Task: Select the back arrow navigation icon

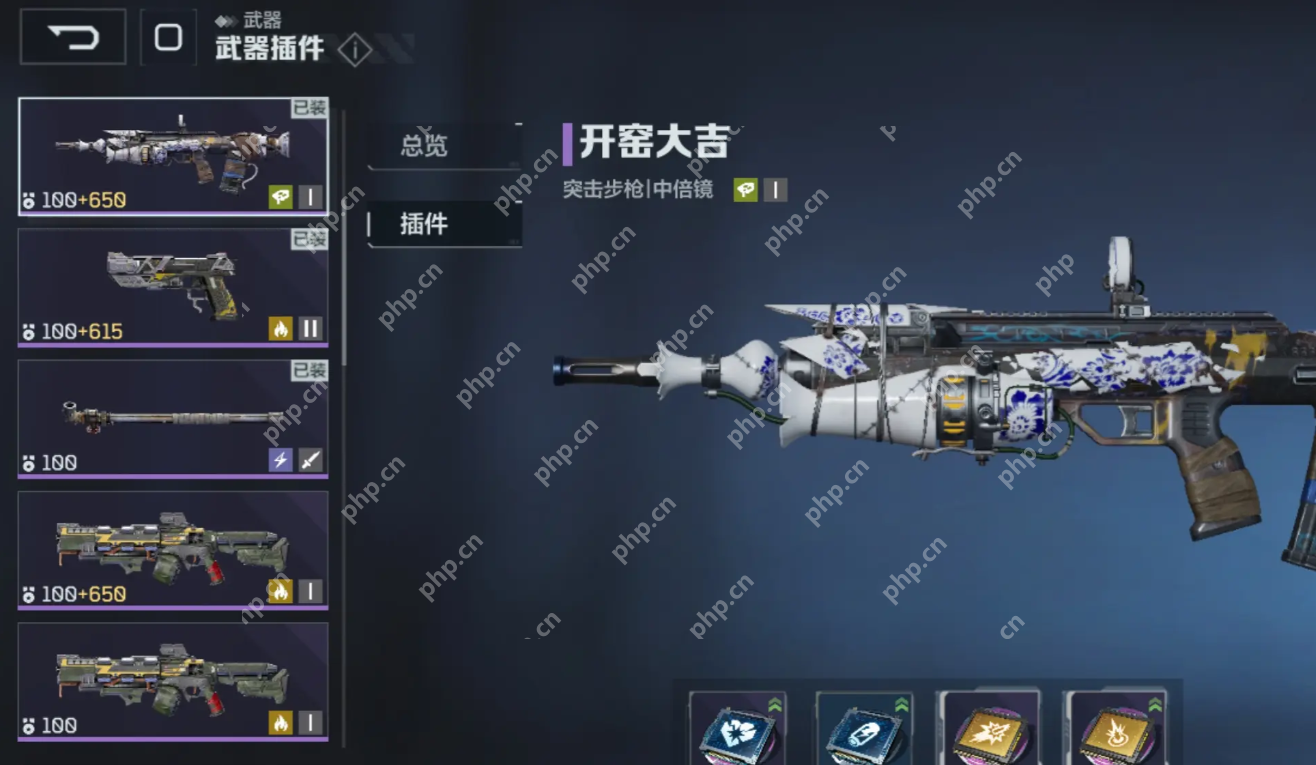Action: (x=71, y=35)
